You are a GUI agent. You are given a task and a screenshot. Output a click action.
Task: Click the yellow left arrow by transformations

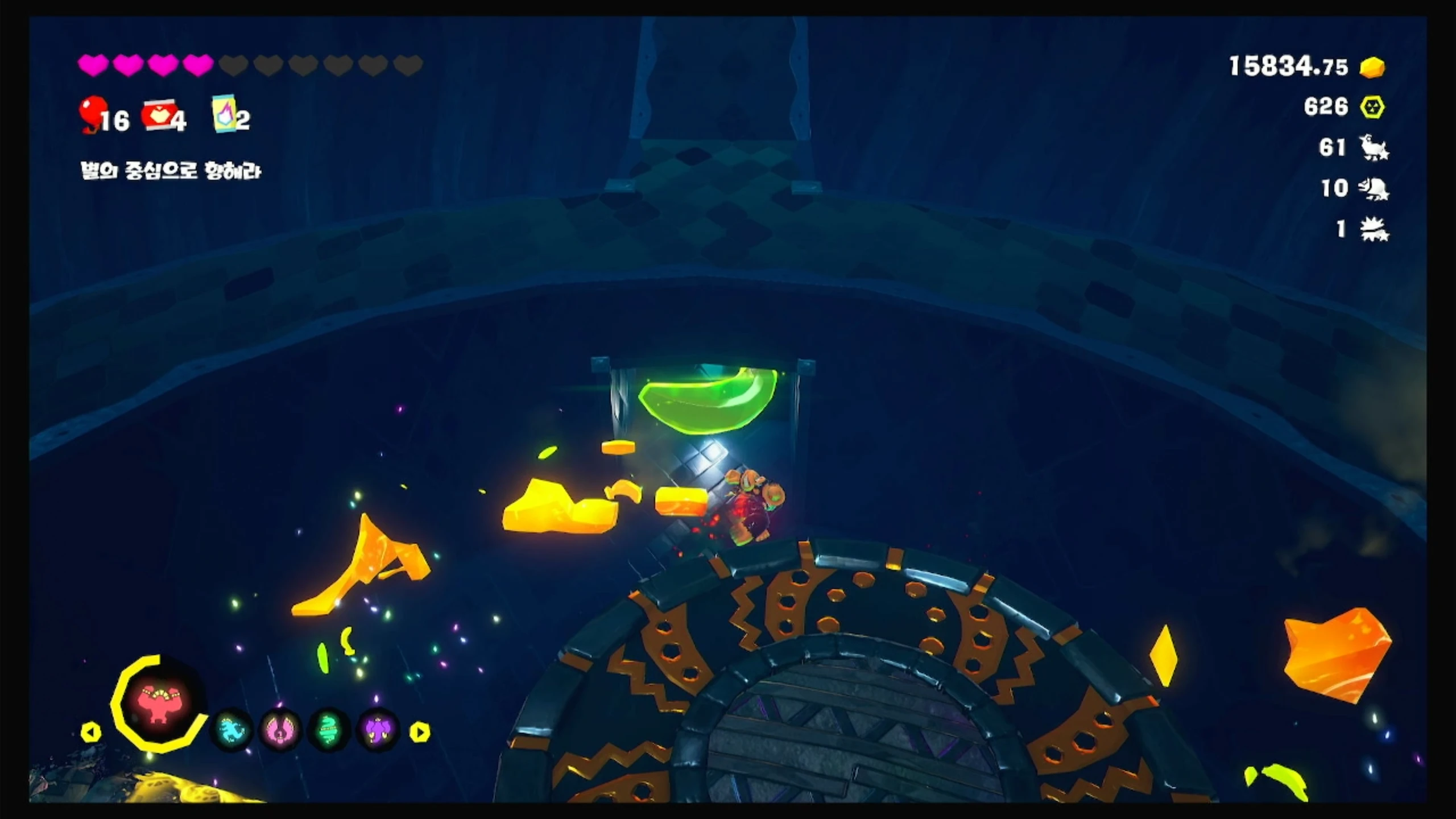[x=90, y=732]
